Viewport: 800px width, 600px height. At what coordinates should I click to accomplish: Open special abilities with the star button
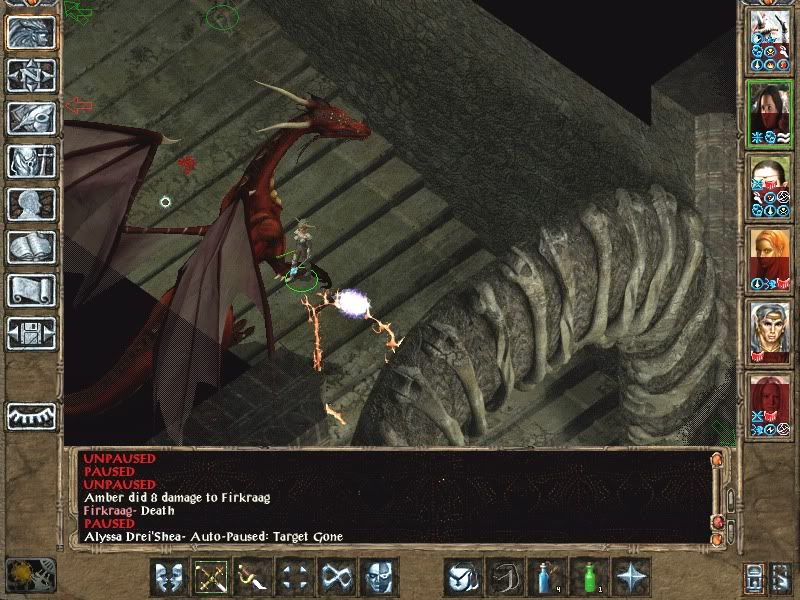click(632, 577)
